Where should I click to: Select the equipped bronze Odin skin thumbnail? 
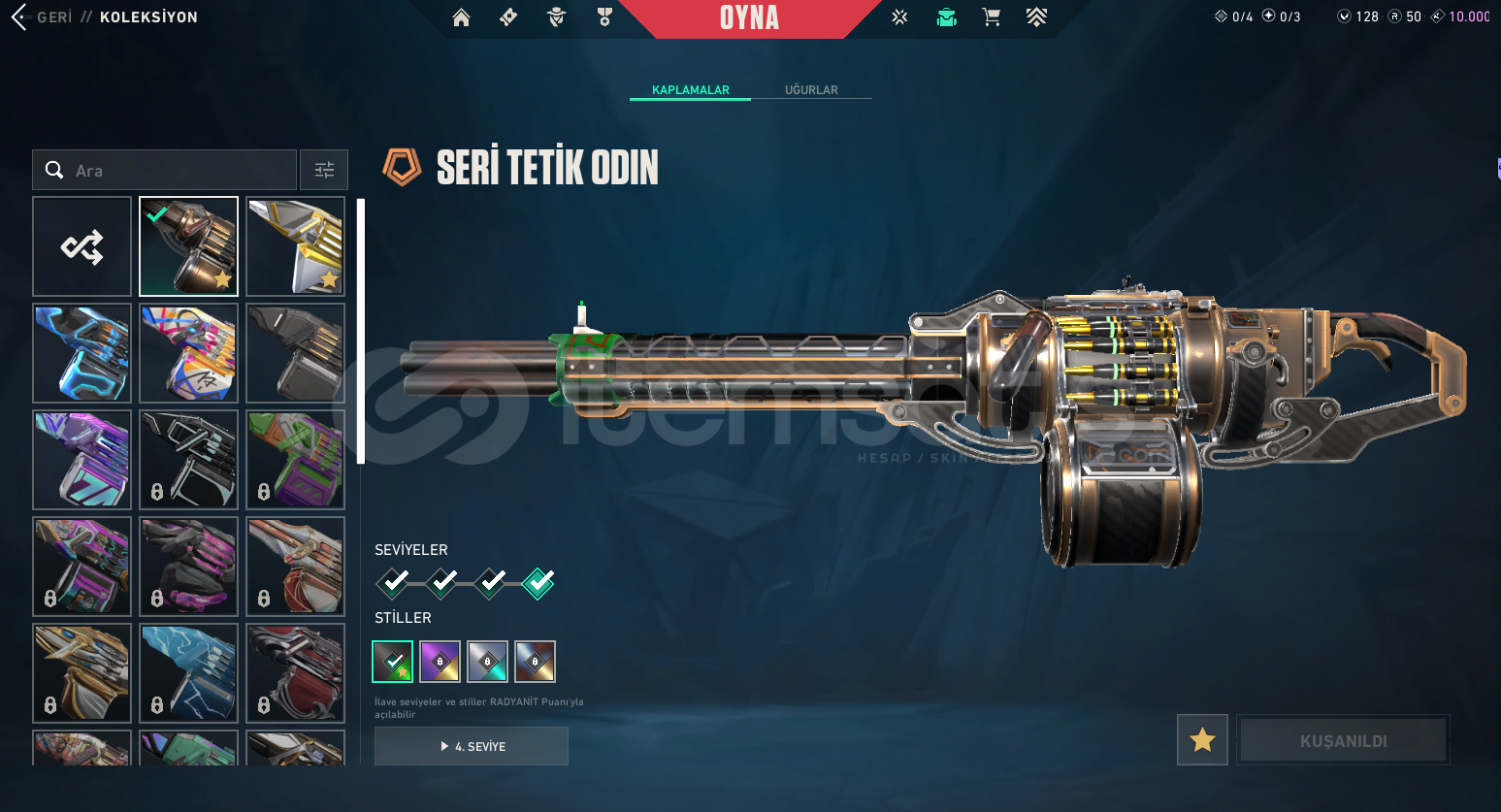pos(189,246)
